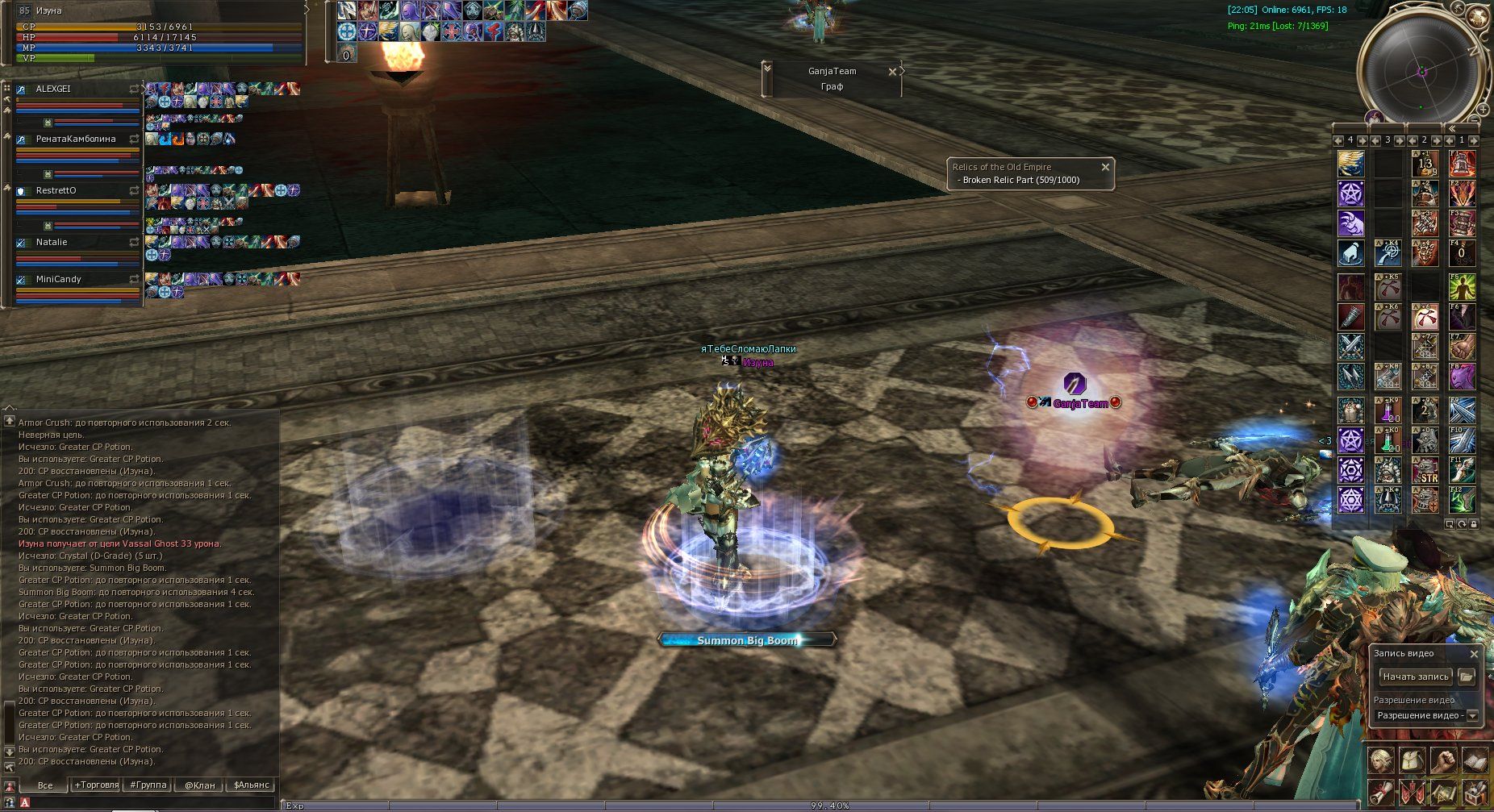Switch to the '#Группа' chat tab
This screenshot has width=1494, height=812.
click(148, 785)
